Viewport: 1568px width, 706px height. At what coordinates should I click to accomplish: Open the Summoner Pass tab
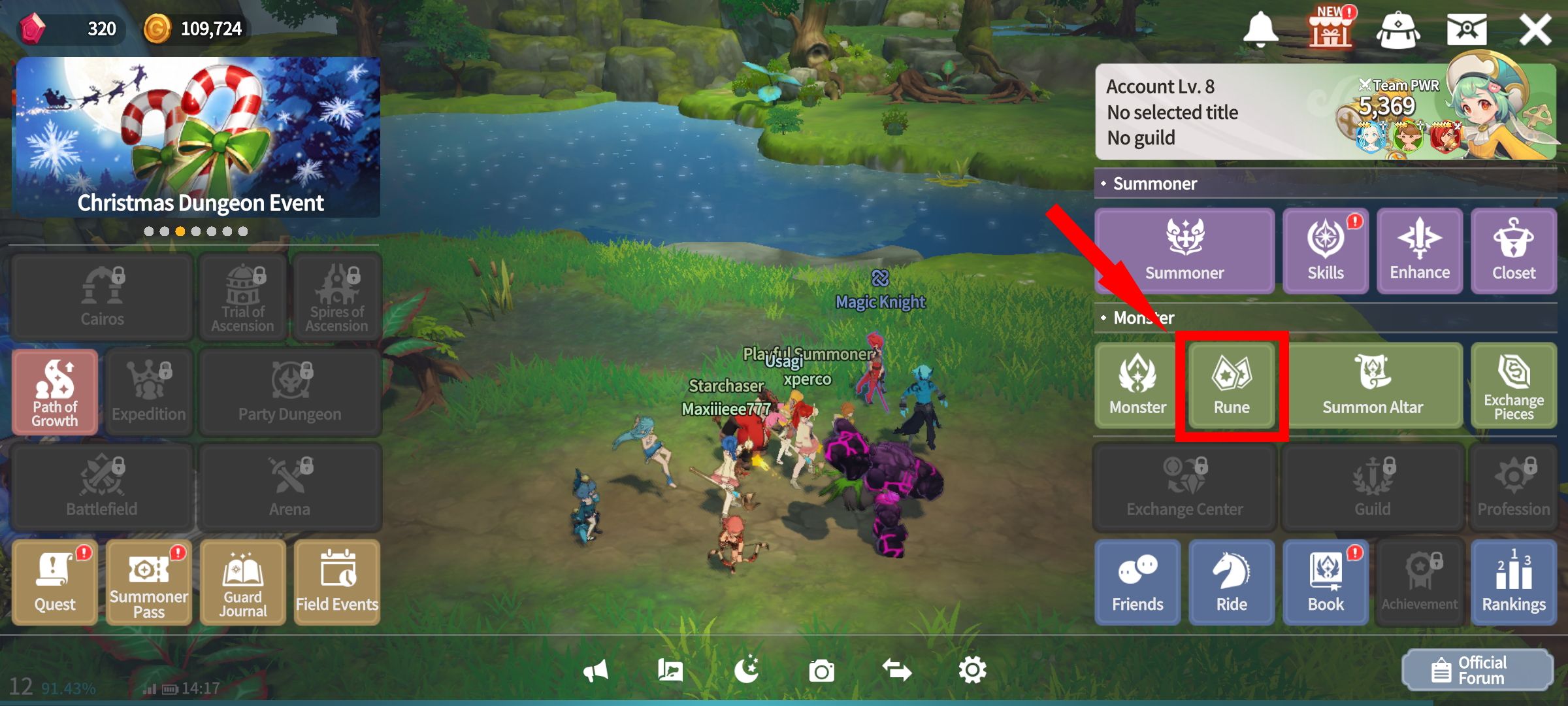(148, 582)
